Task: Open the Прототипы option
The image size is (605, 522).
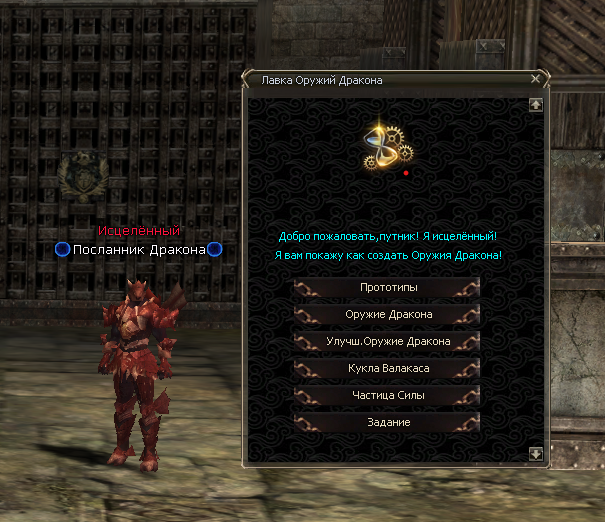Action: tap(387, 288)
